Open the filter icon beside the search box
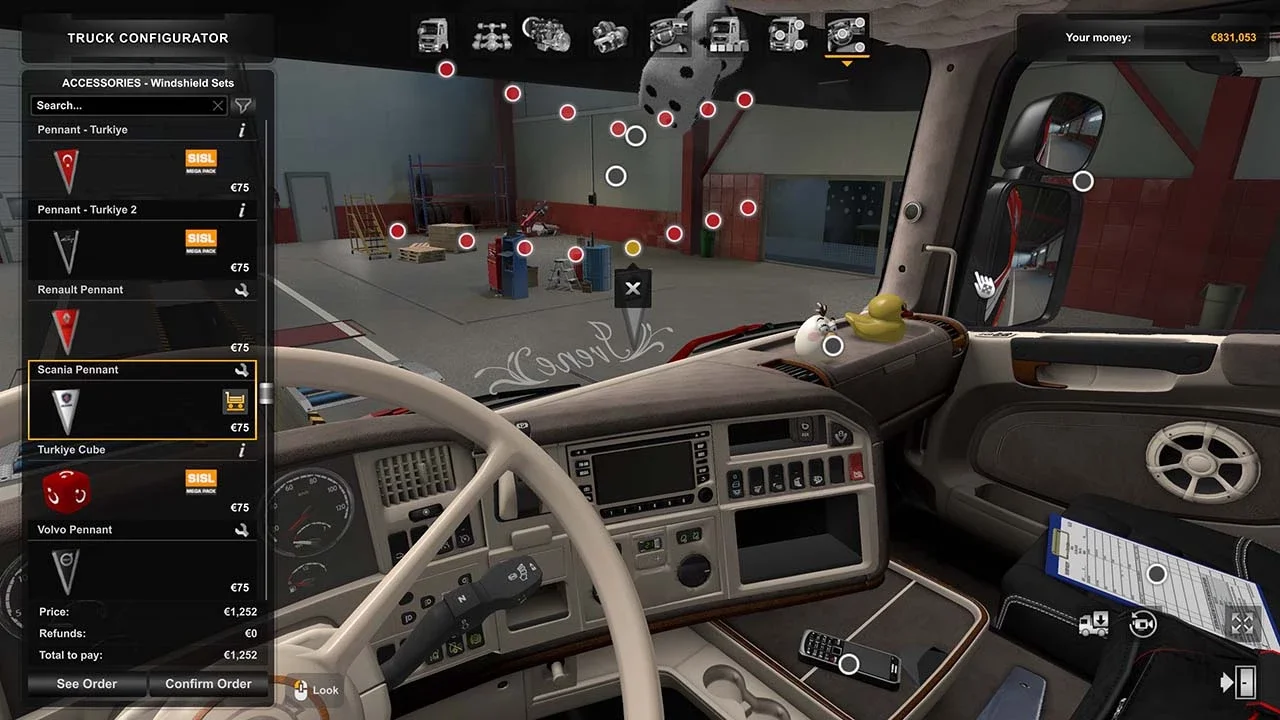This screenshot has width=1280, height=720. coord(242,105)
